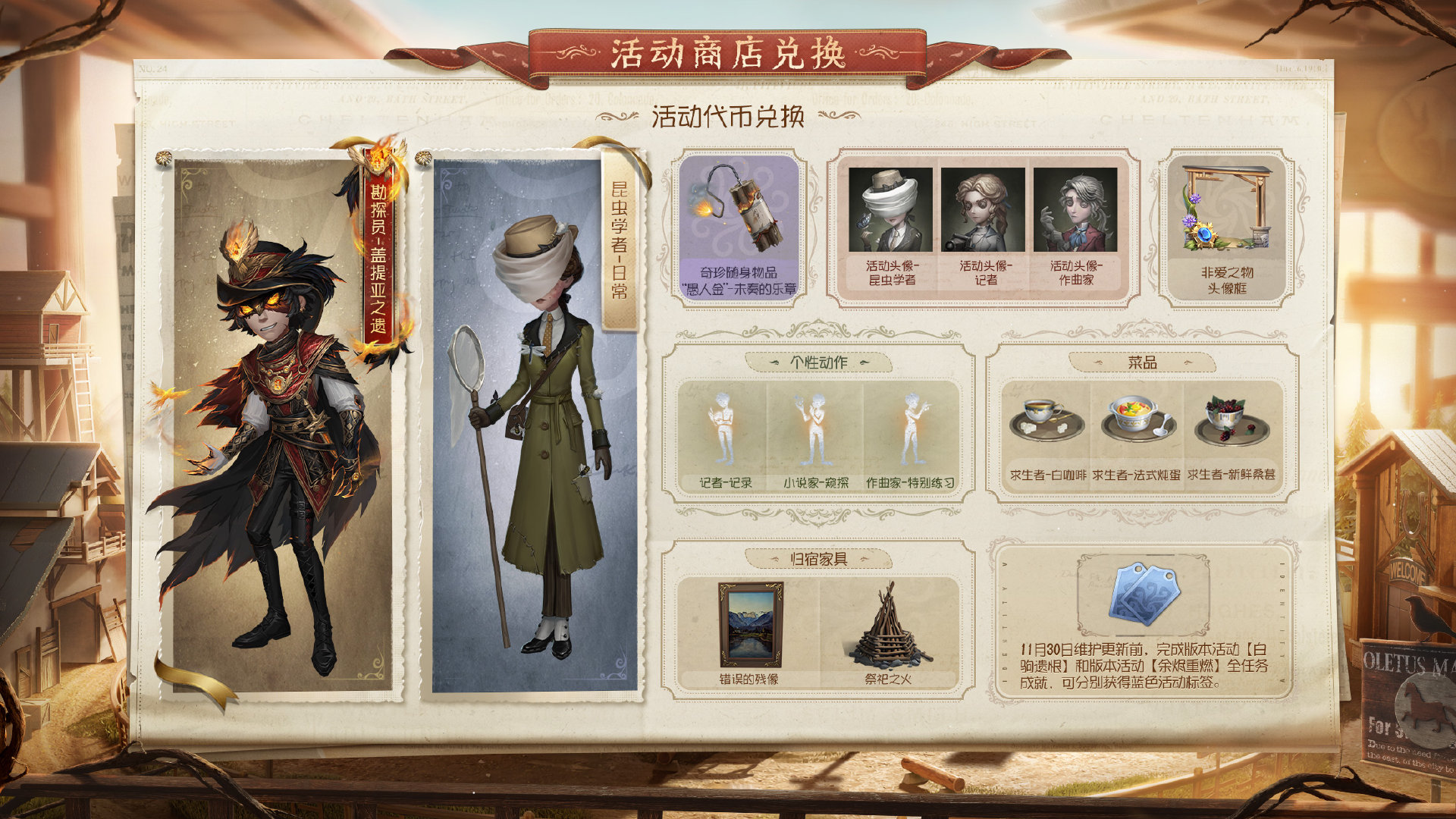Click the 菜品 section header

pos(1141,362)
